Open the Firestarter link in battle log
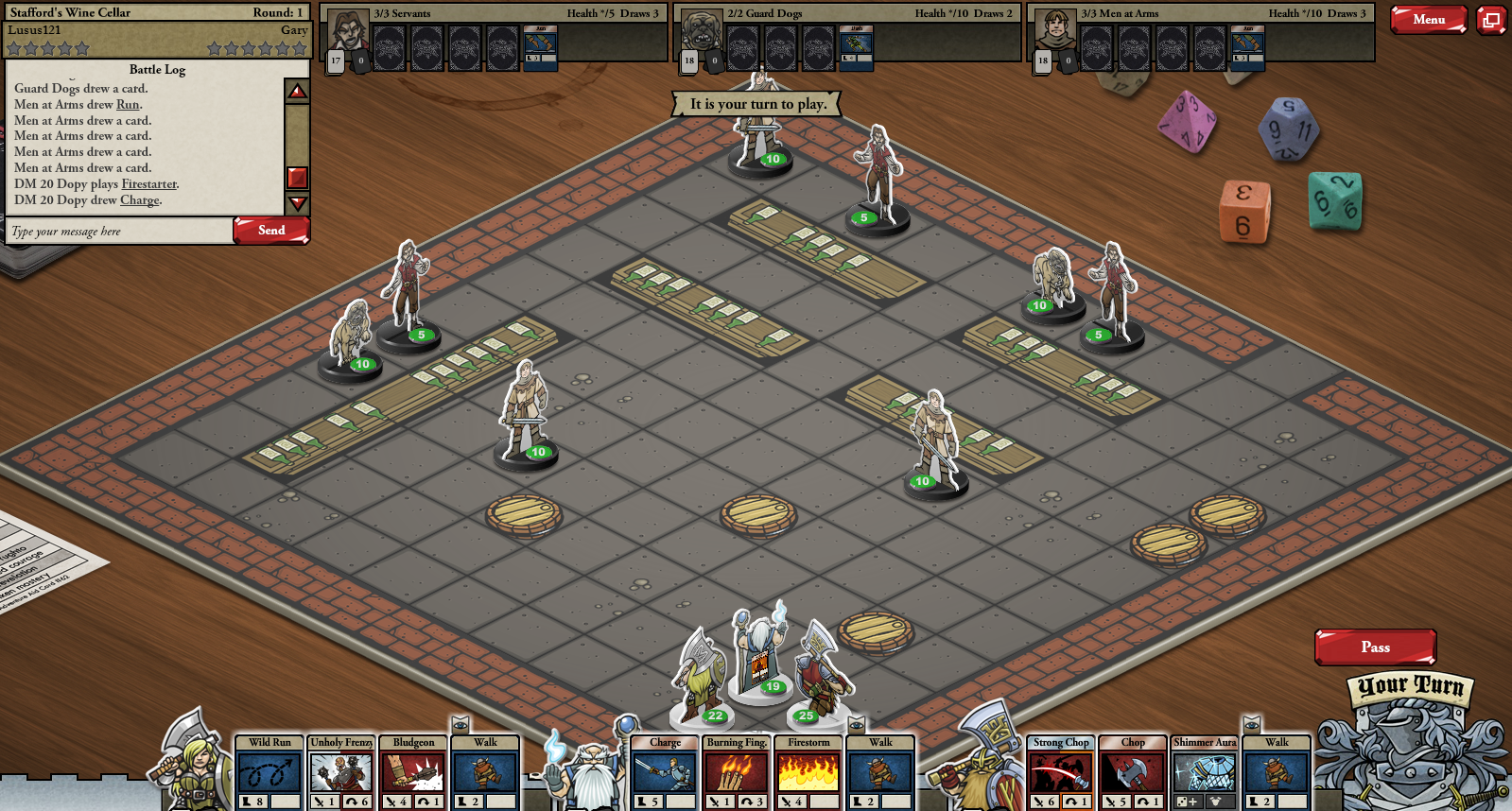1512x811 pixels. pyautogui.click(x=148, y=184)
